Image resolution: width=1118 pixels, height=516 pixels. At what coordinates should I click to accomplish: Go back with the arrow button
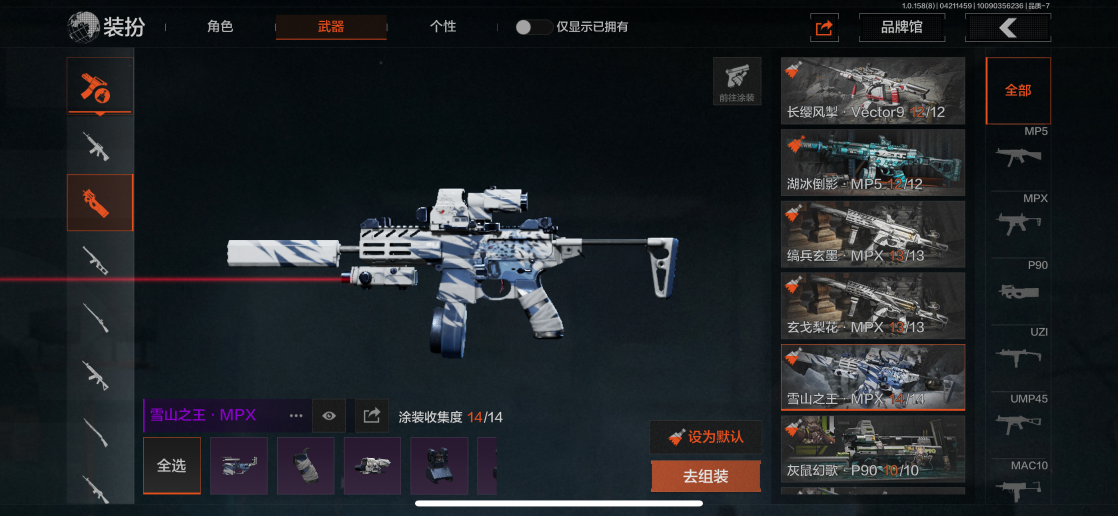(x=1007, y=28)
